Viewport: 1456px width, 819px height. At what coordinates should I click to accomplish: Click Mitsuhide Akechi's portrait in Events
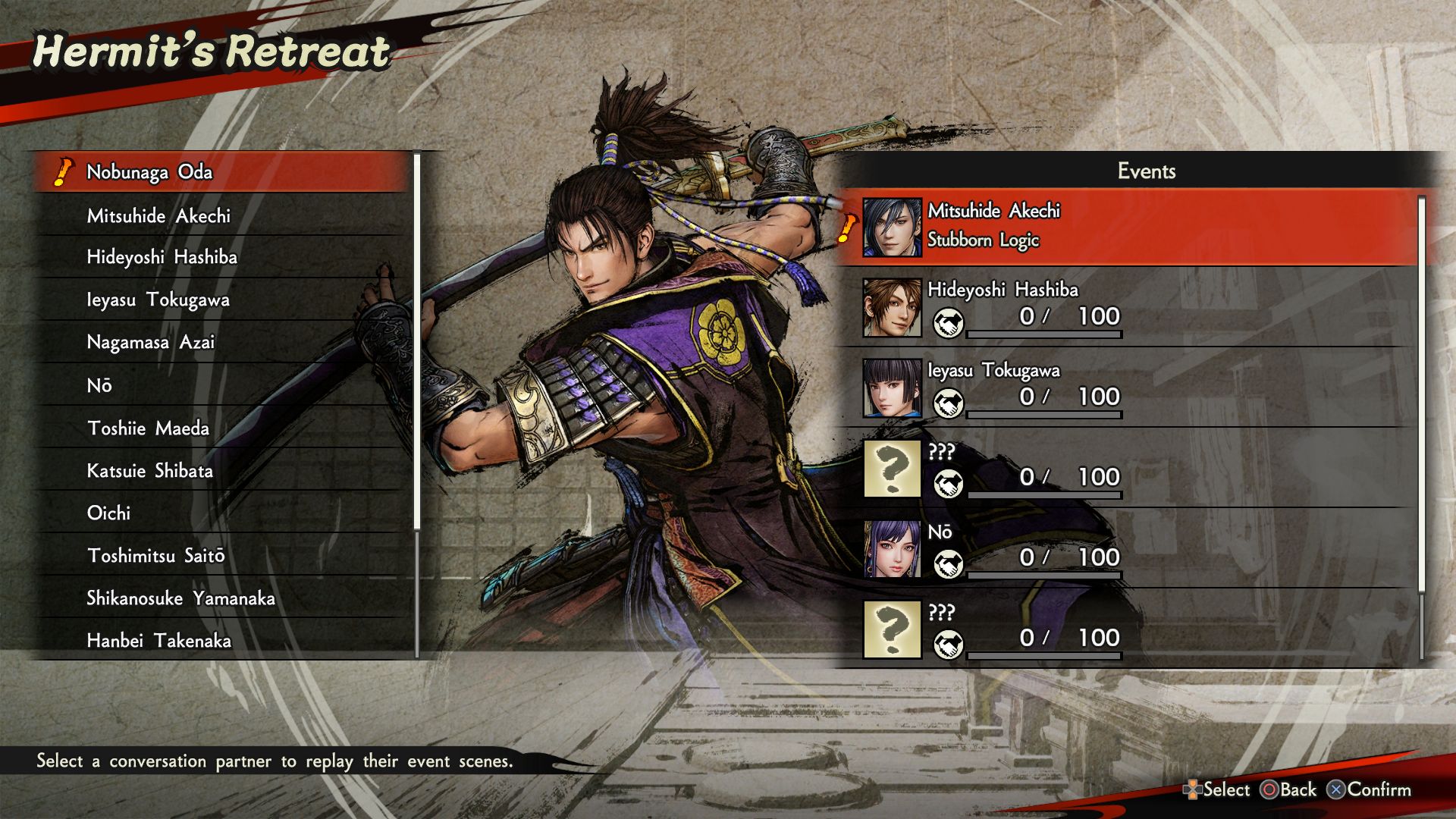(x=892, y=227)
